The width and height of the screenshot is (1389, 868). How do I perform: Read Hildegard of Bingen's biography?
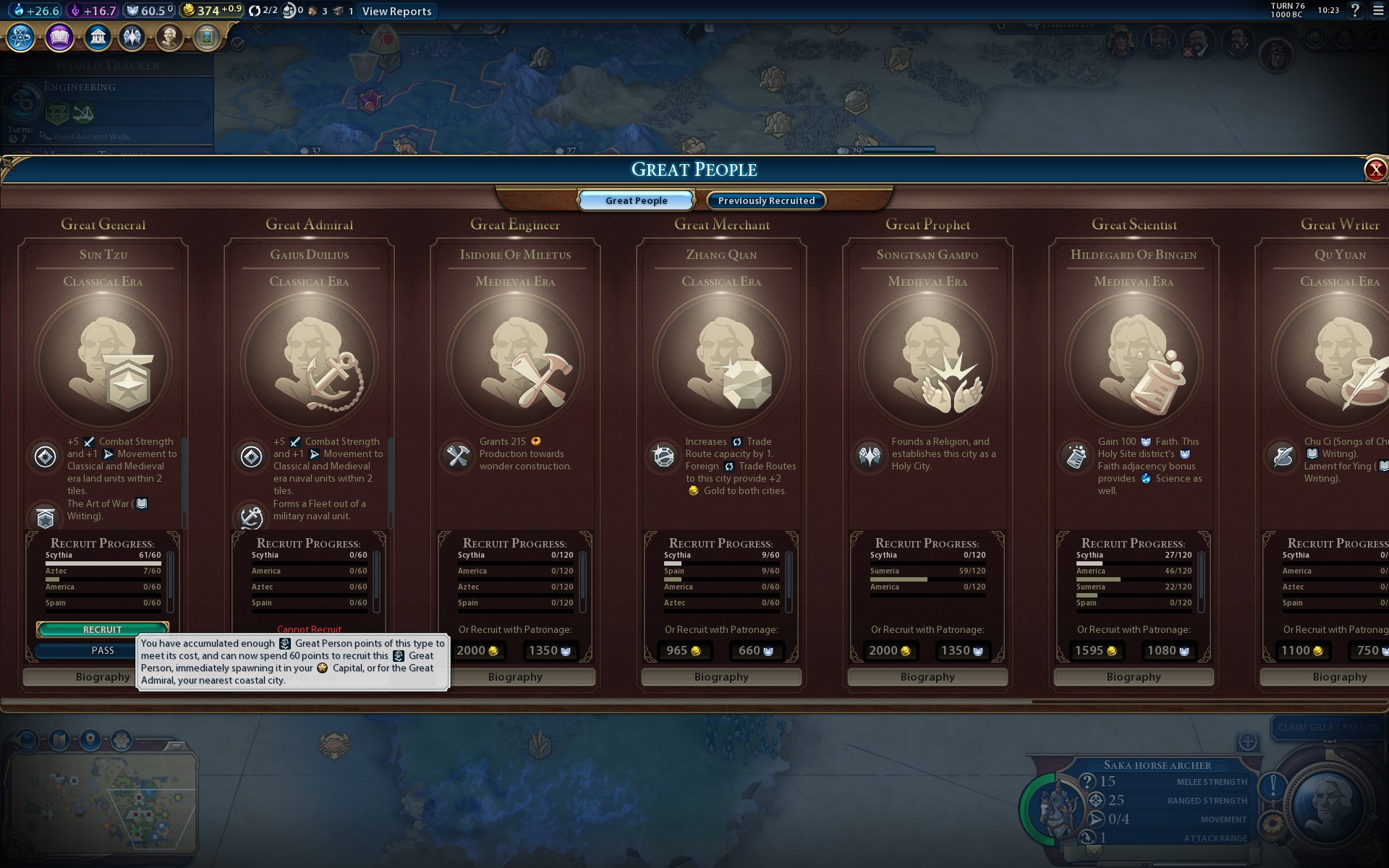1134,677
